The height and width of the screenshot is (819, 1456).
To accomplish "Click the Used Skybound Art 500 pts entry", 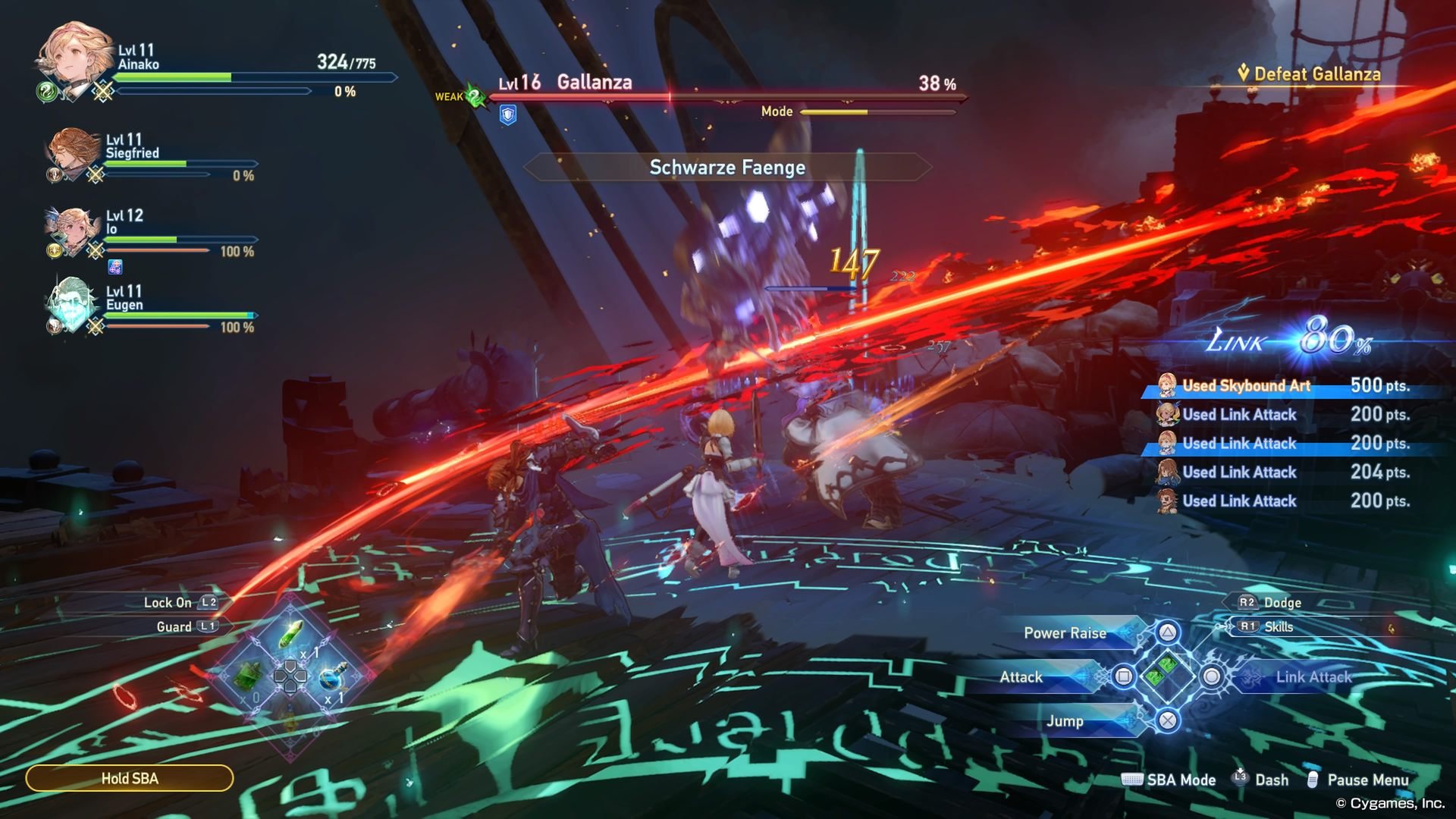I will 1289,385.
